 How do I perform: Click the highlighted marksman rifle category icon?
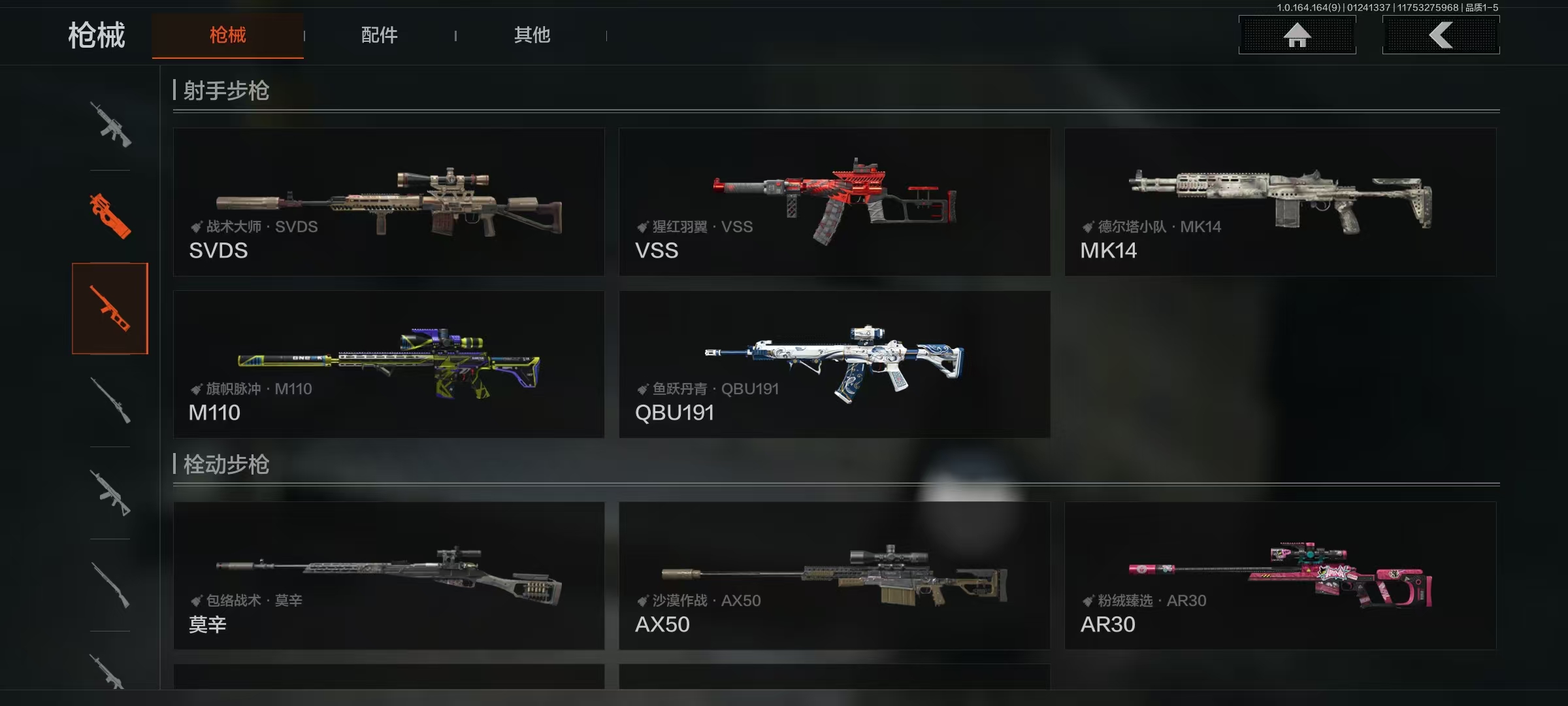110,309
